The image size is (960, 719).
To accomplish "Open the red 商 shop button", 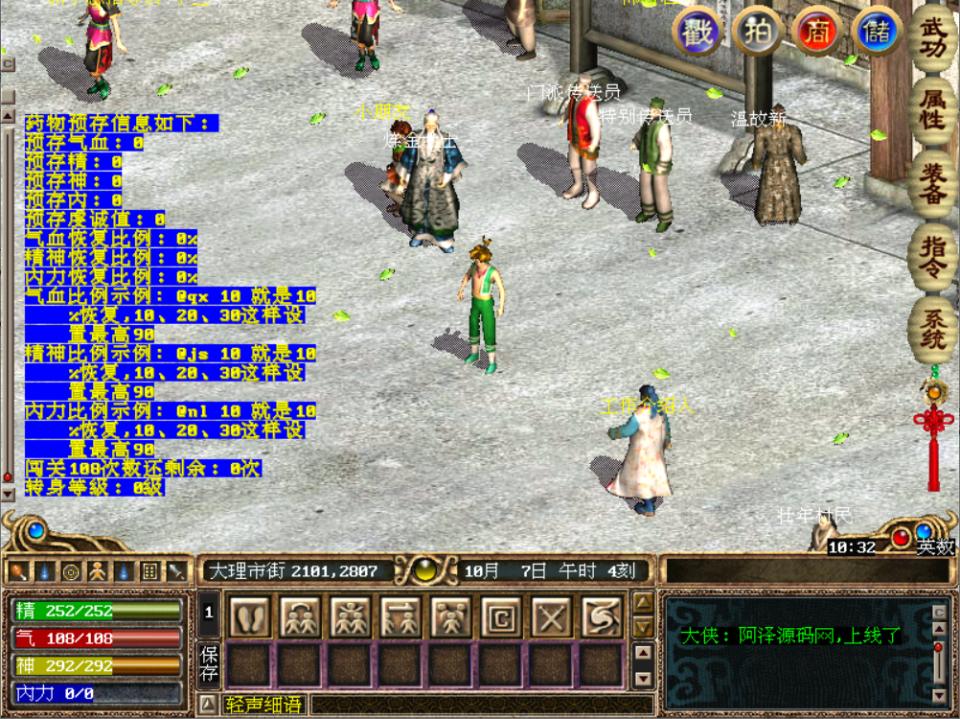I will pyautogui.click(x=816, y=31).
